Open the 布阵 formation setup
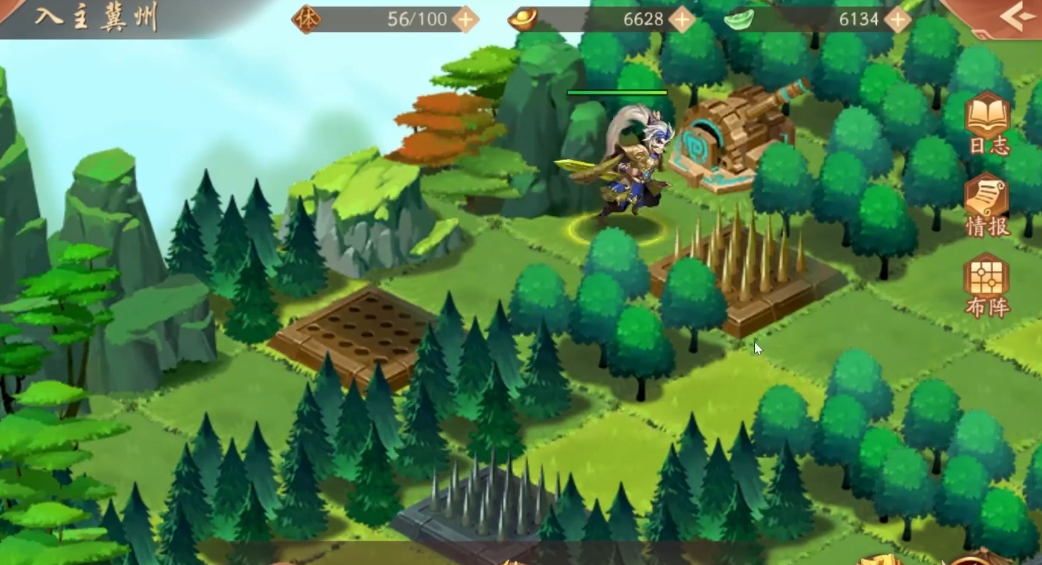The width and height of the screenshot is (1042, 565). 988,285
